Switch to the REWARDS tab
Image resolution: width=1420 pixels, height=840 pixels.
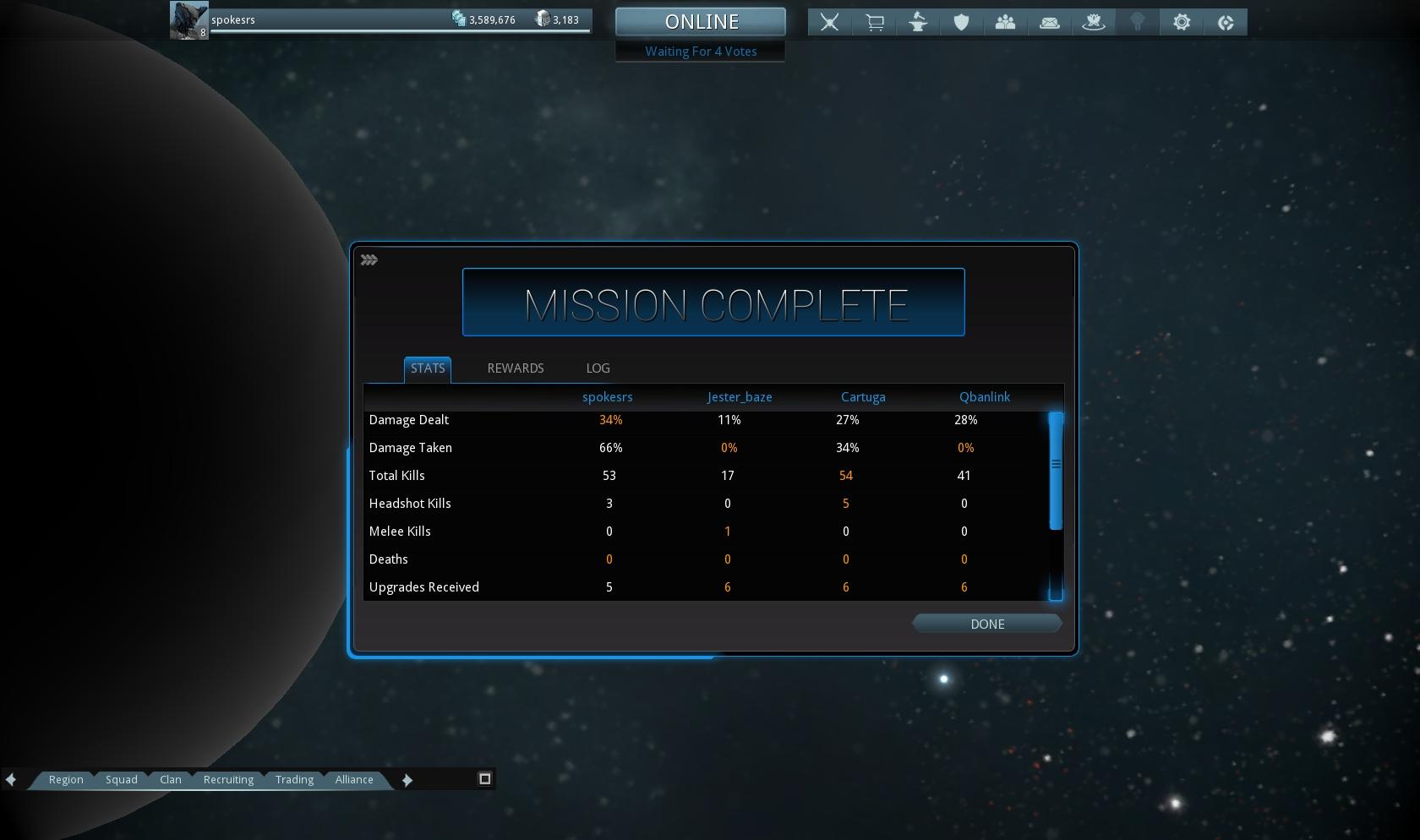pyautogui.click(x=516, y=368)
